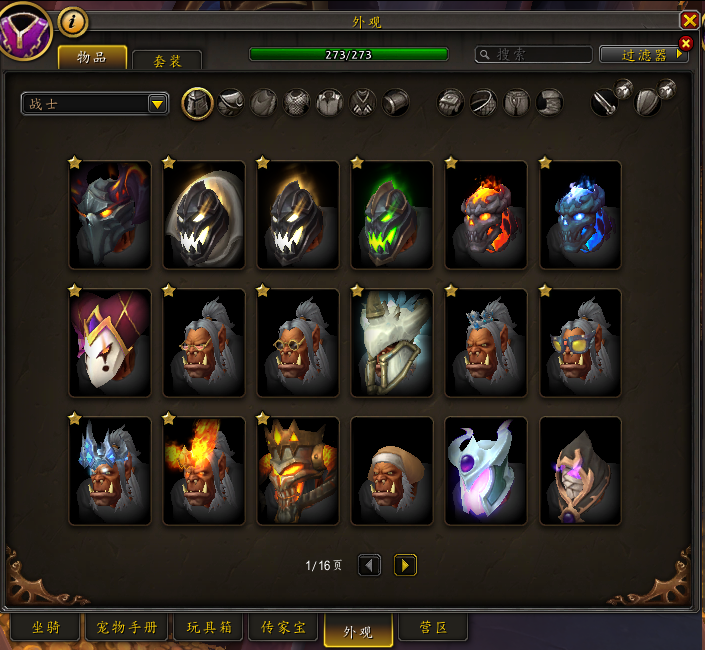The width and height of the screenshot is (705, 650).
Task: Select the blue flaming rock helm appearance
Action: pos(580,215)
